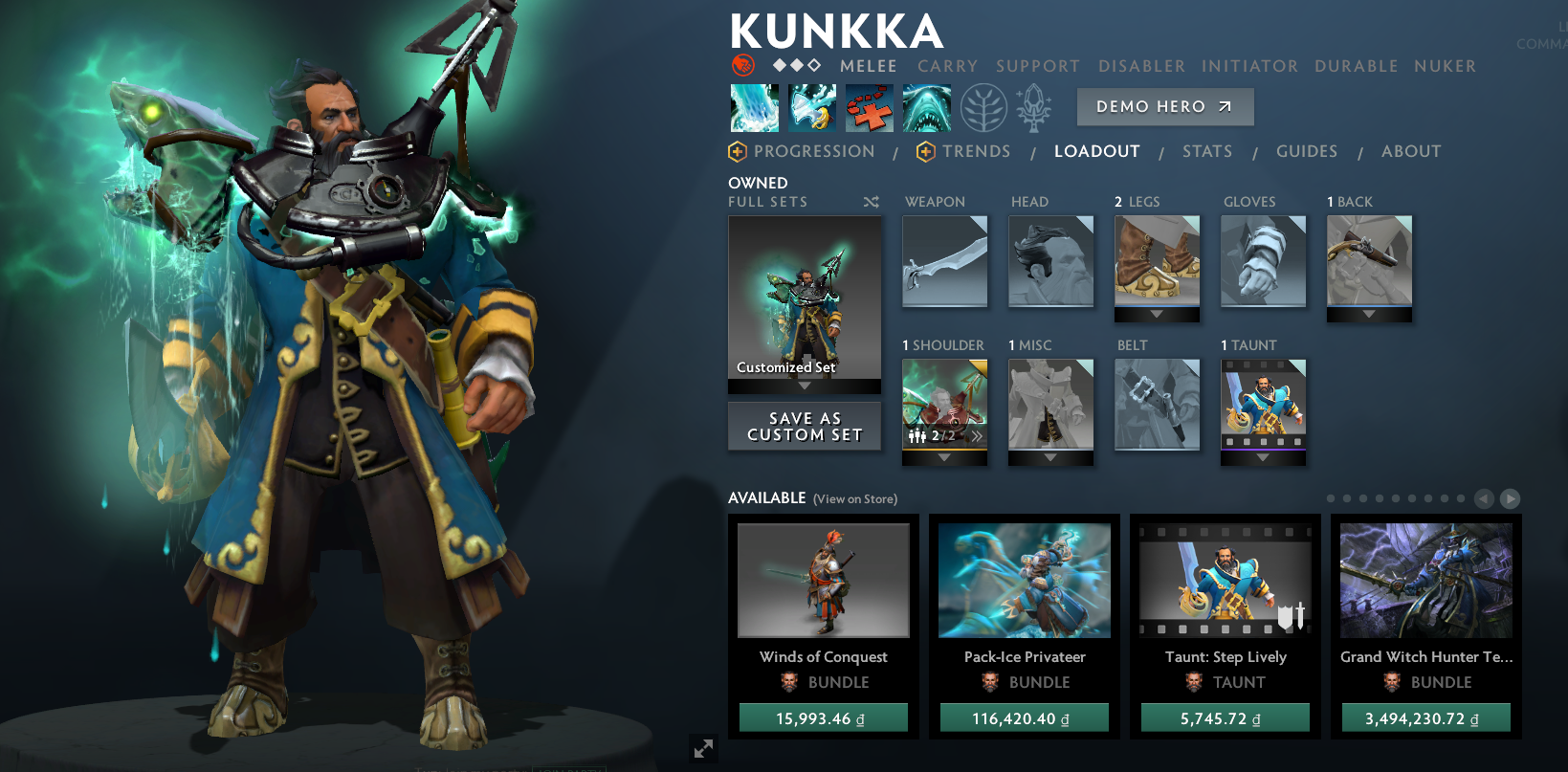Expand the hero model view with the arrows icon
This screenshot has width=1568, height=772.
704,748
